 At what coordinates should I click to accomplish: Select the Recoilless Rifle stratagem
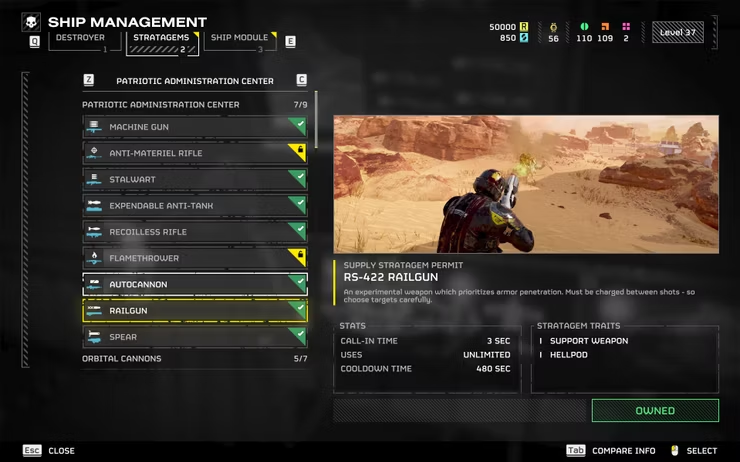point(194,232)
